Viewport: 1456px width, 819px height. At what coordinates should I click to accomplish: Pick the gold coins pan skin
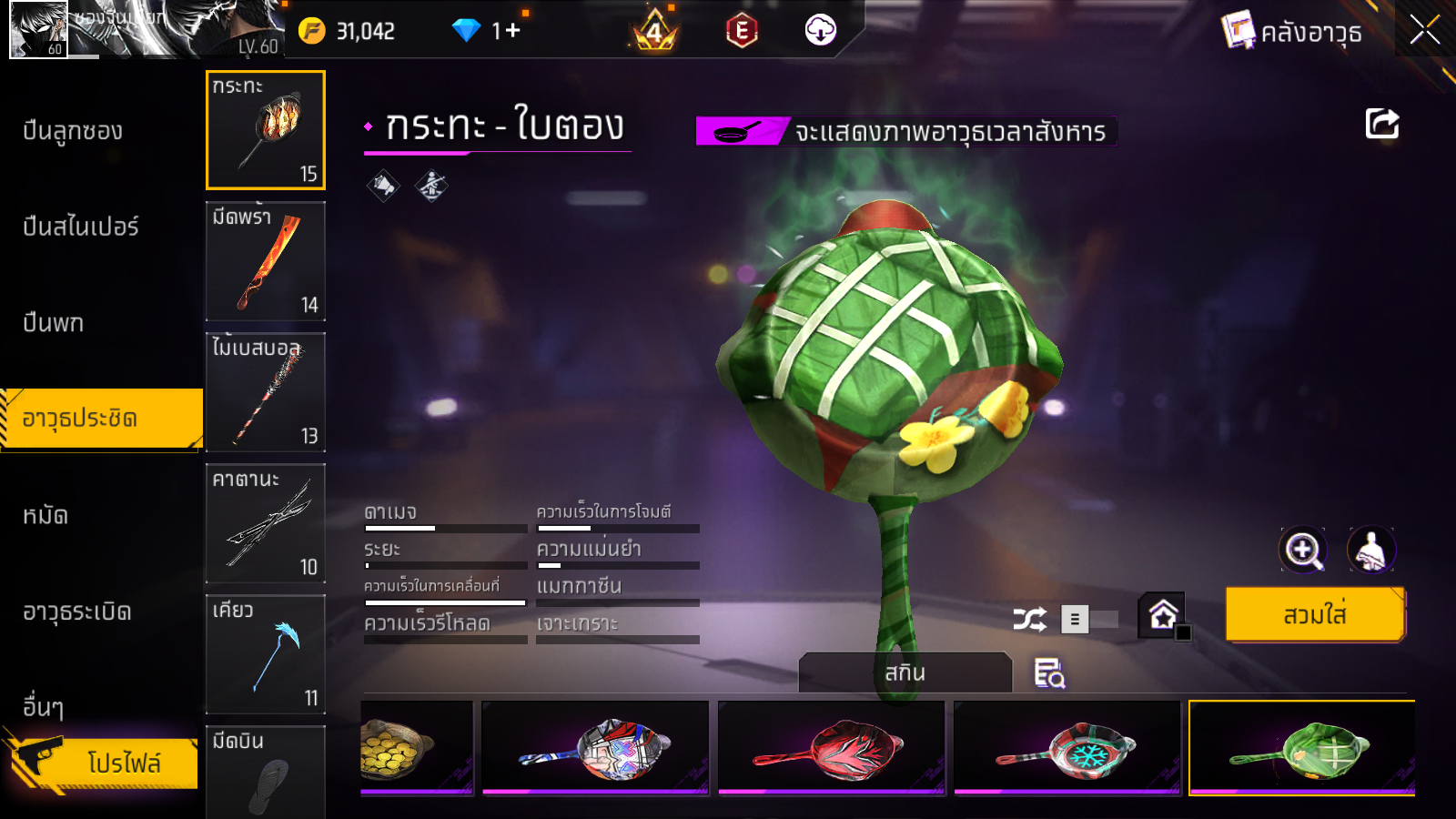416,746
